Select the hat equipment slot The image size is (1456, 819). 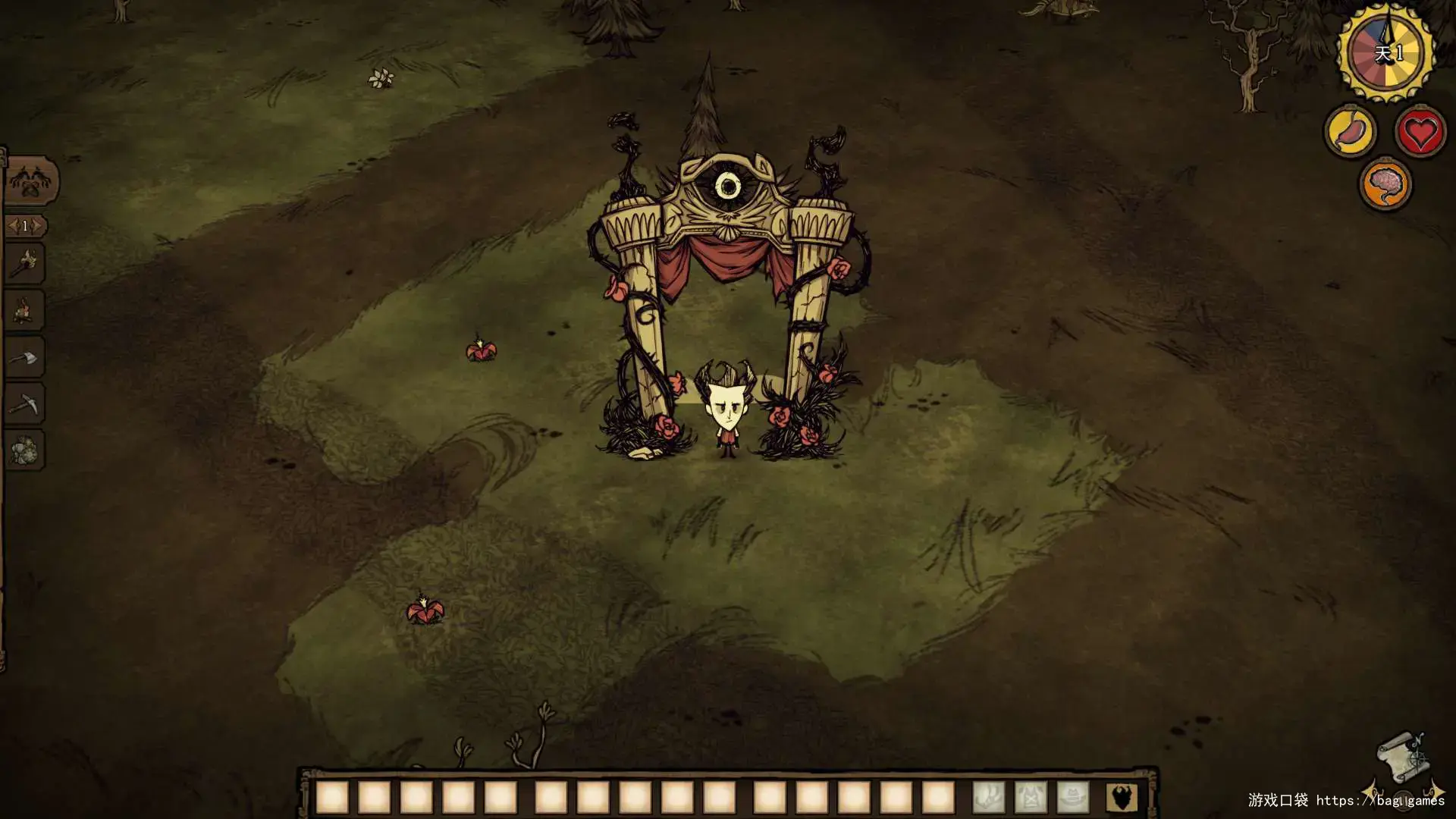[x=1072, y=797]
